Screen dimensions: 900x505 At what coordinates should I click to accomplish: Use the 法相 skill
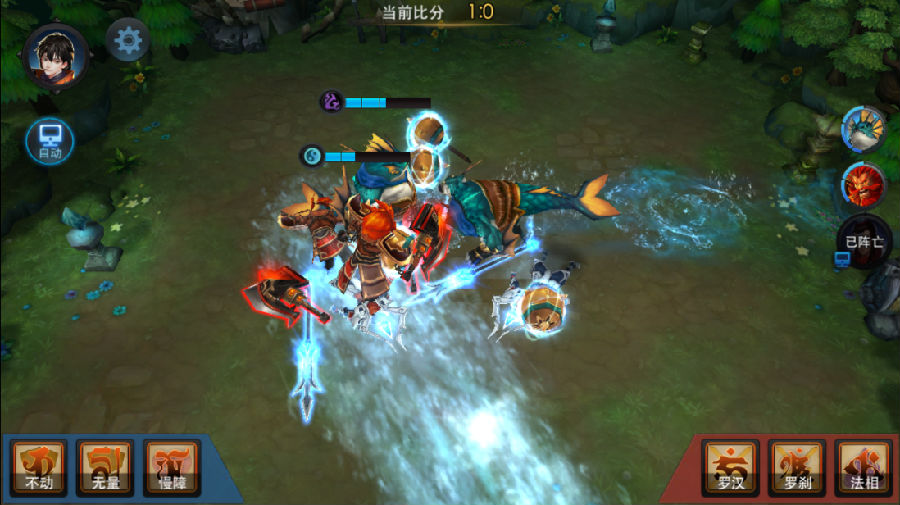(x=862, y=467)
